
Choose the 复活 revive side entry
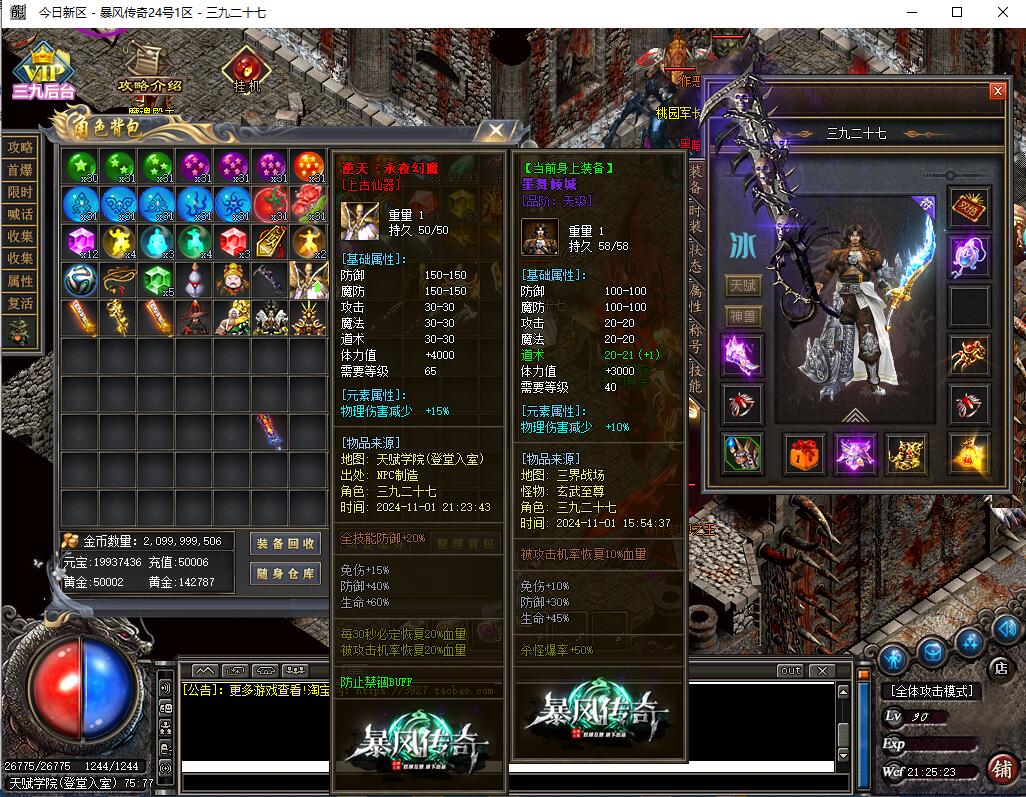click(x=20, y=303)
